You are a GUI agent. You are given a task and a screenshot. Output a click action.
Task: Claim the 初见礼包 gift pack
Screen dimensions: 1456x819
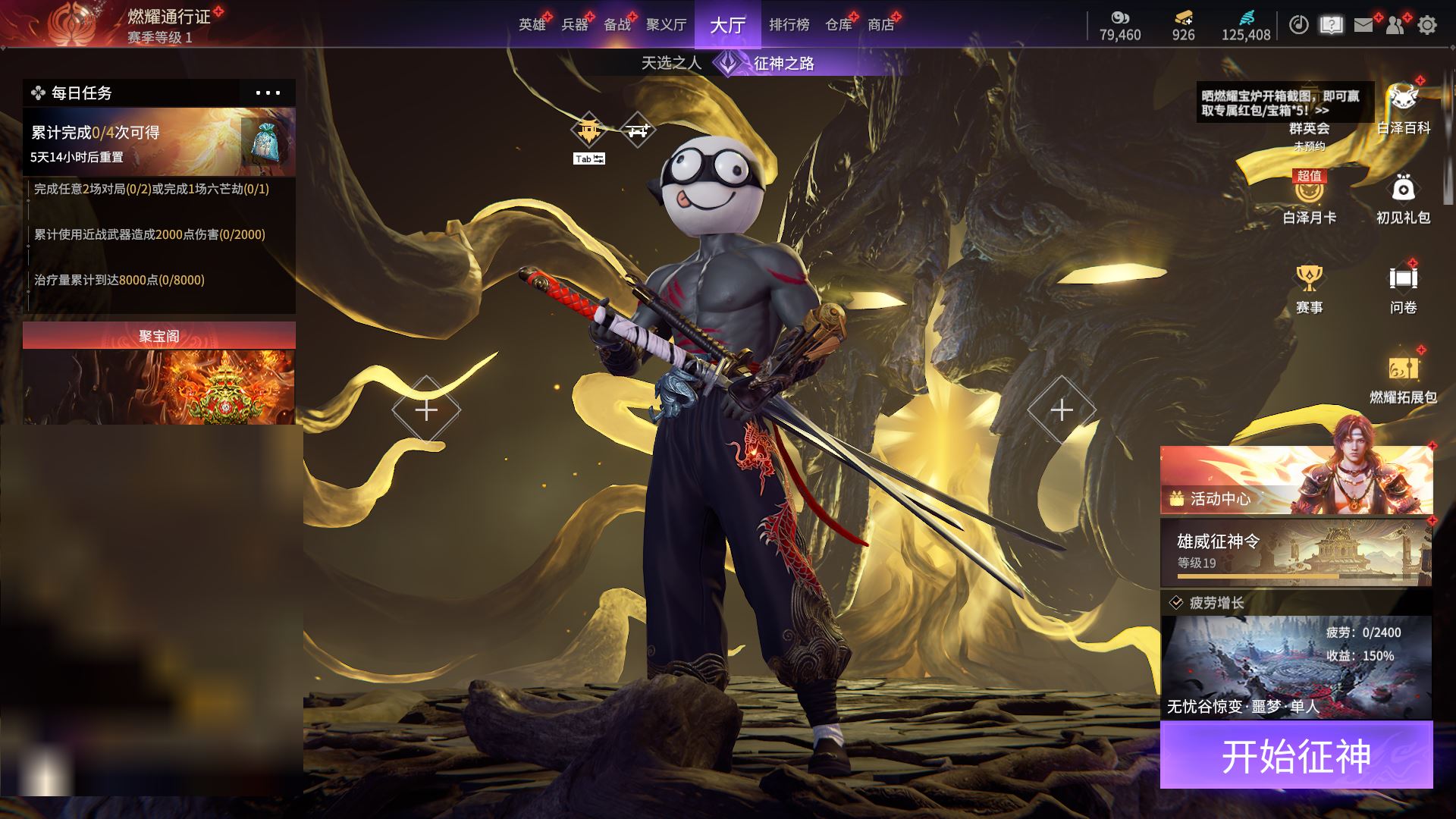[x=1403, y=197]
